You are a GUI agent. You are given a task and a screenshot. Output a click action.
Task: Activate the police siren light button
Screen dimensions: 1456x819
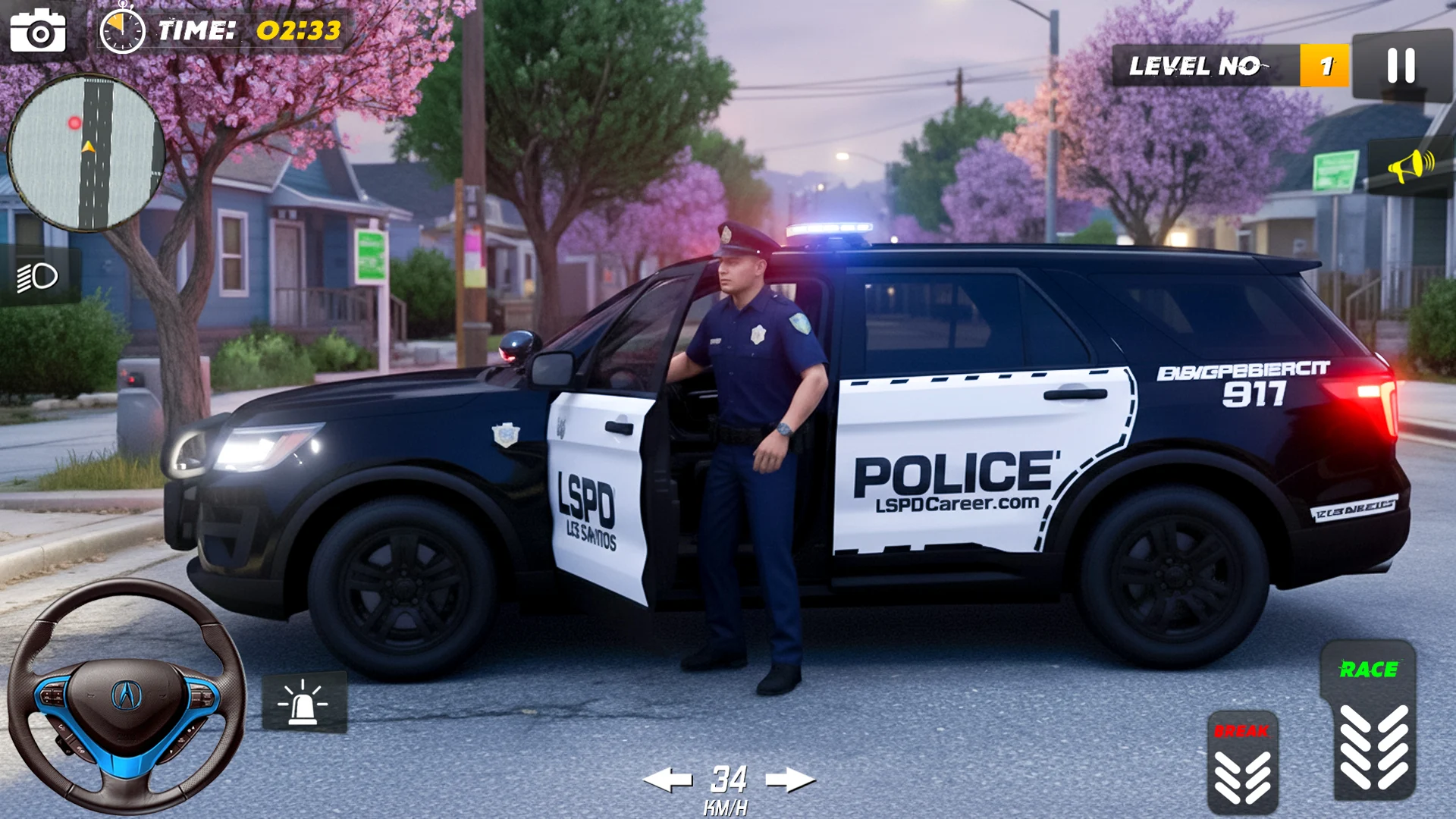pyautogui.click(x=304, y=702)
